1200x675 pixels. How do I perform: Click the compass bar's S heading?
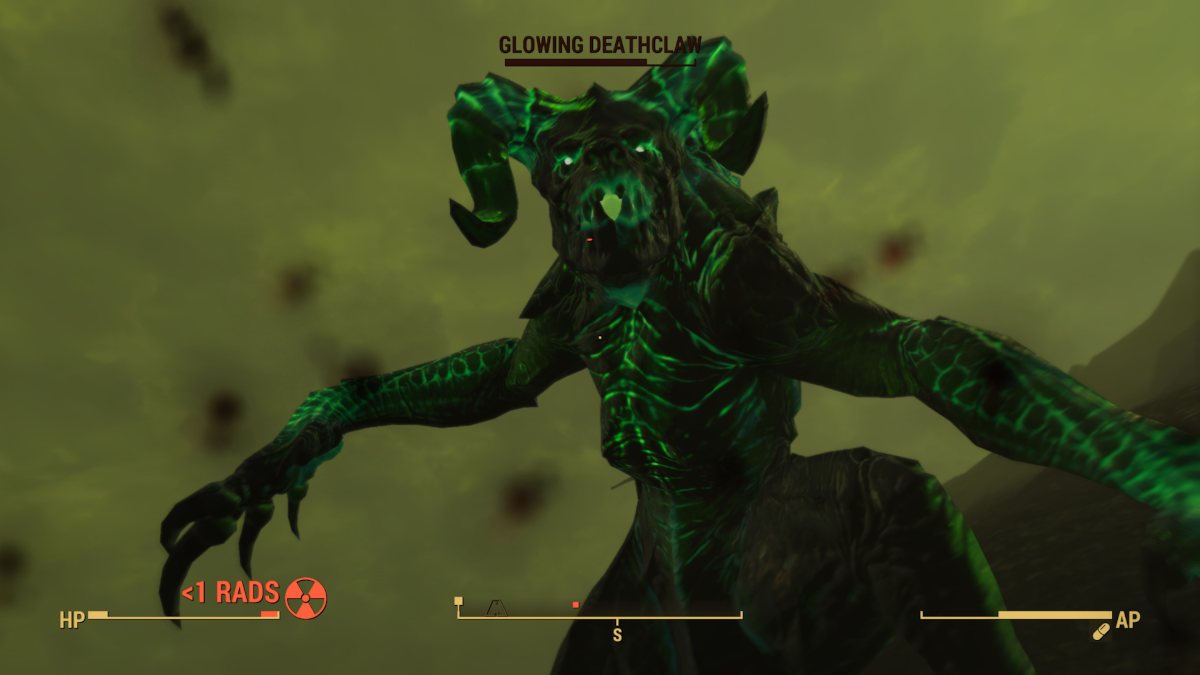pos(617,634)
